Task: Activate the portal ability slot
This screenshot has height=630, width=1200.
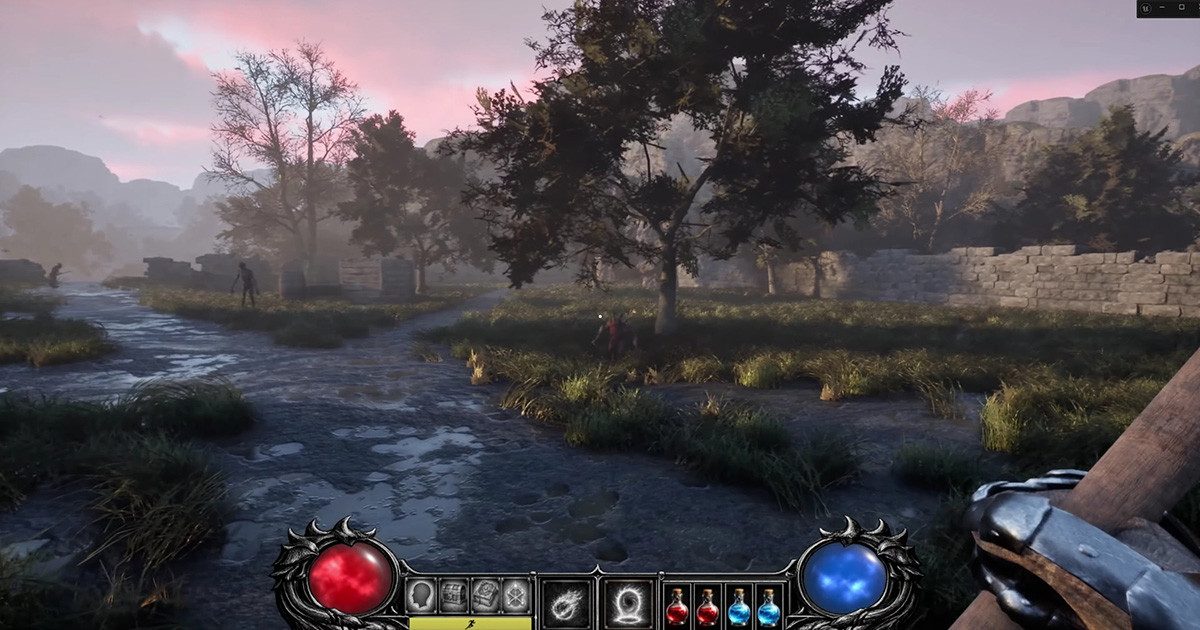Action: point(628,604)
